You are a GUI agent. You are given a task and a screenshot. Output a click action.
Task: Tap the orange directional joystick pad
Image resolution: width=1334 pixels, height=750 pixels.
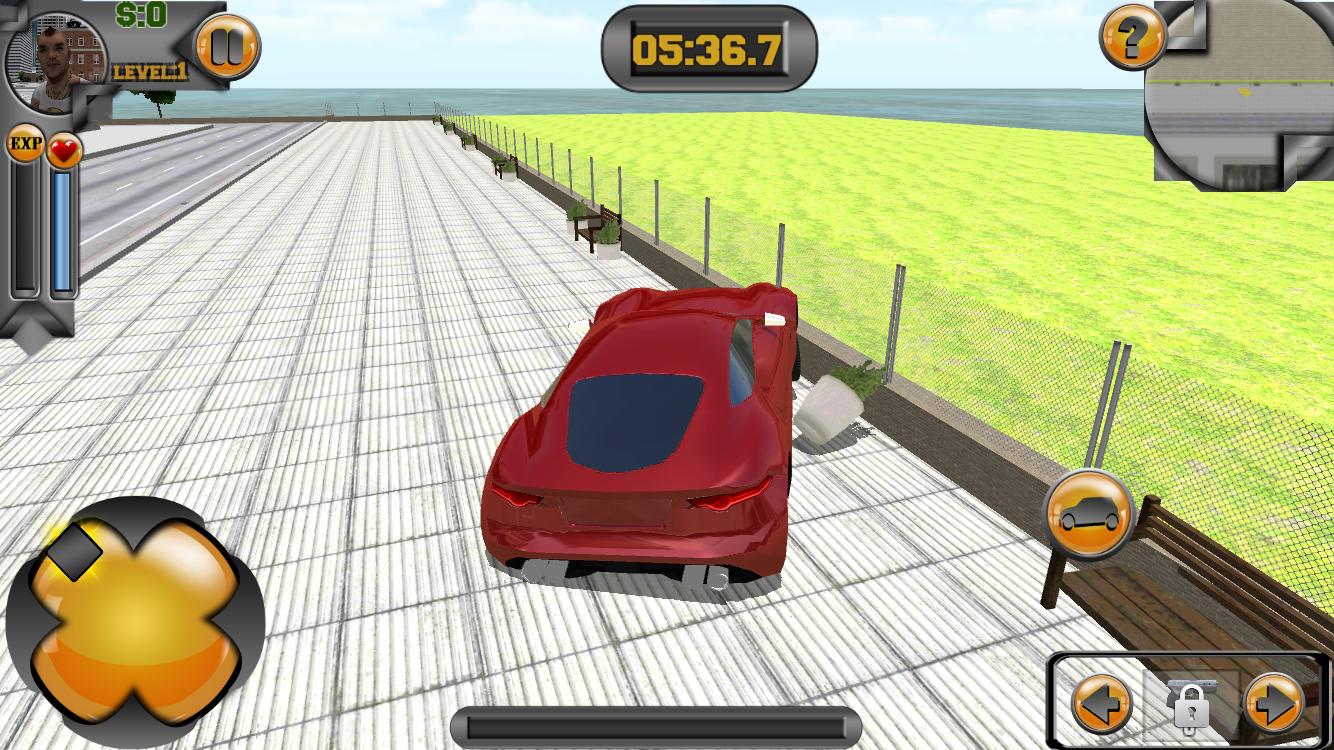135,622
